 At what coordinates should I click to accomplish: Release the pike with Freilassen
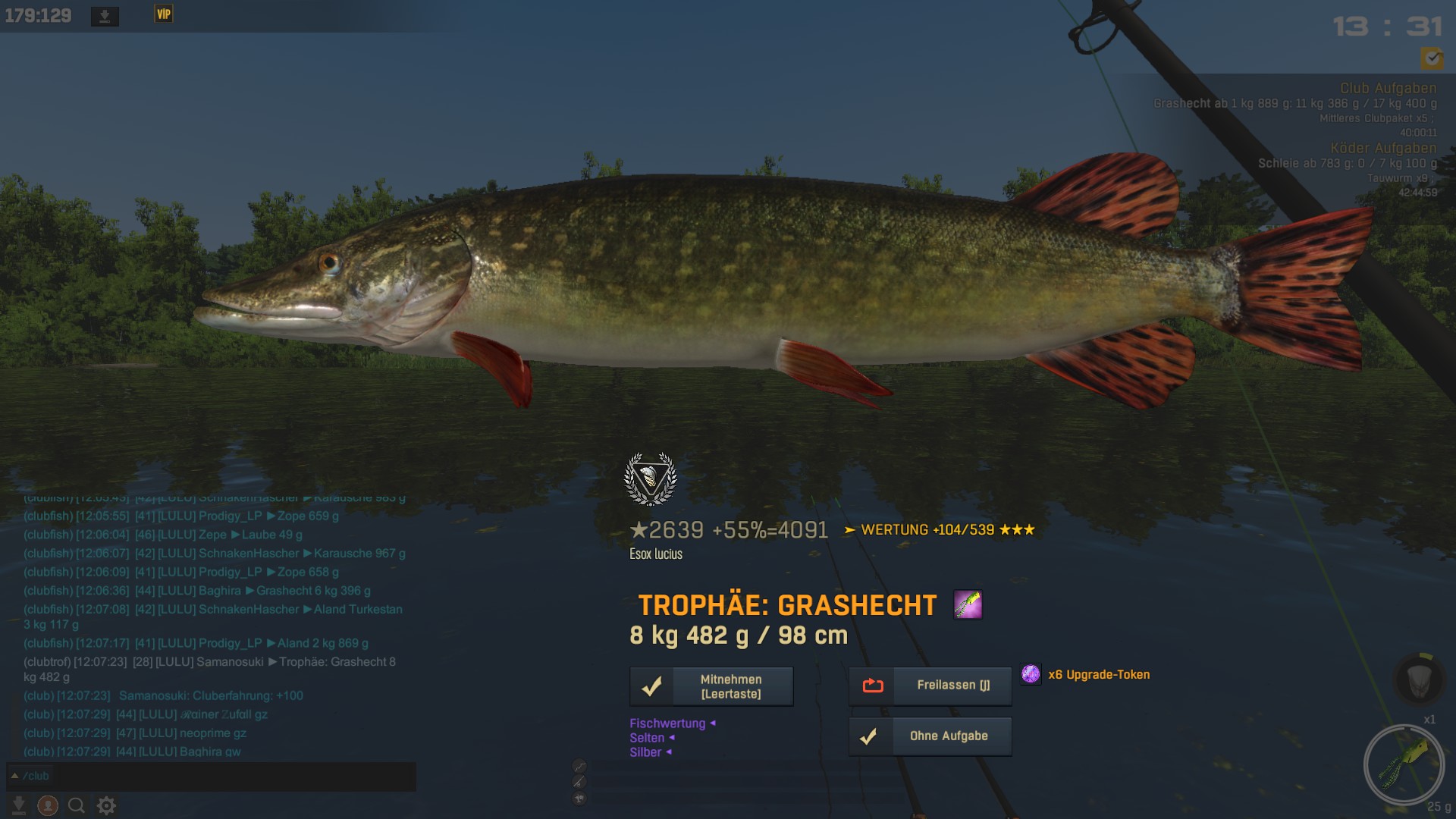tap(930, 686)
